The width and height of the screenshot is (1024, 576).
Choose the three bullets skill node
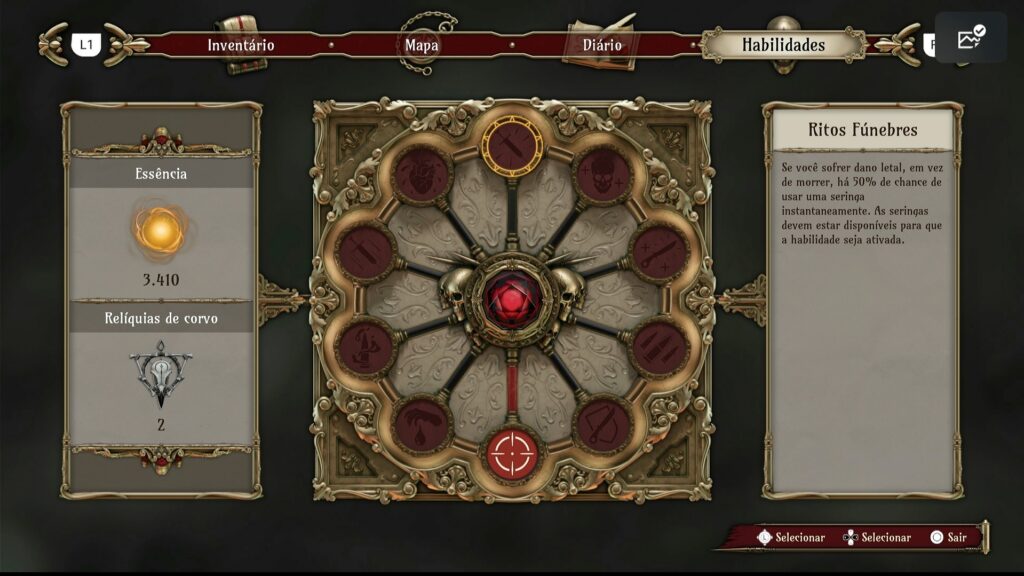tap(660, 347)
